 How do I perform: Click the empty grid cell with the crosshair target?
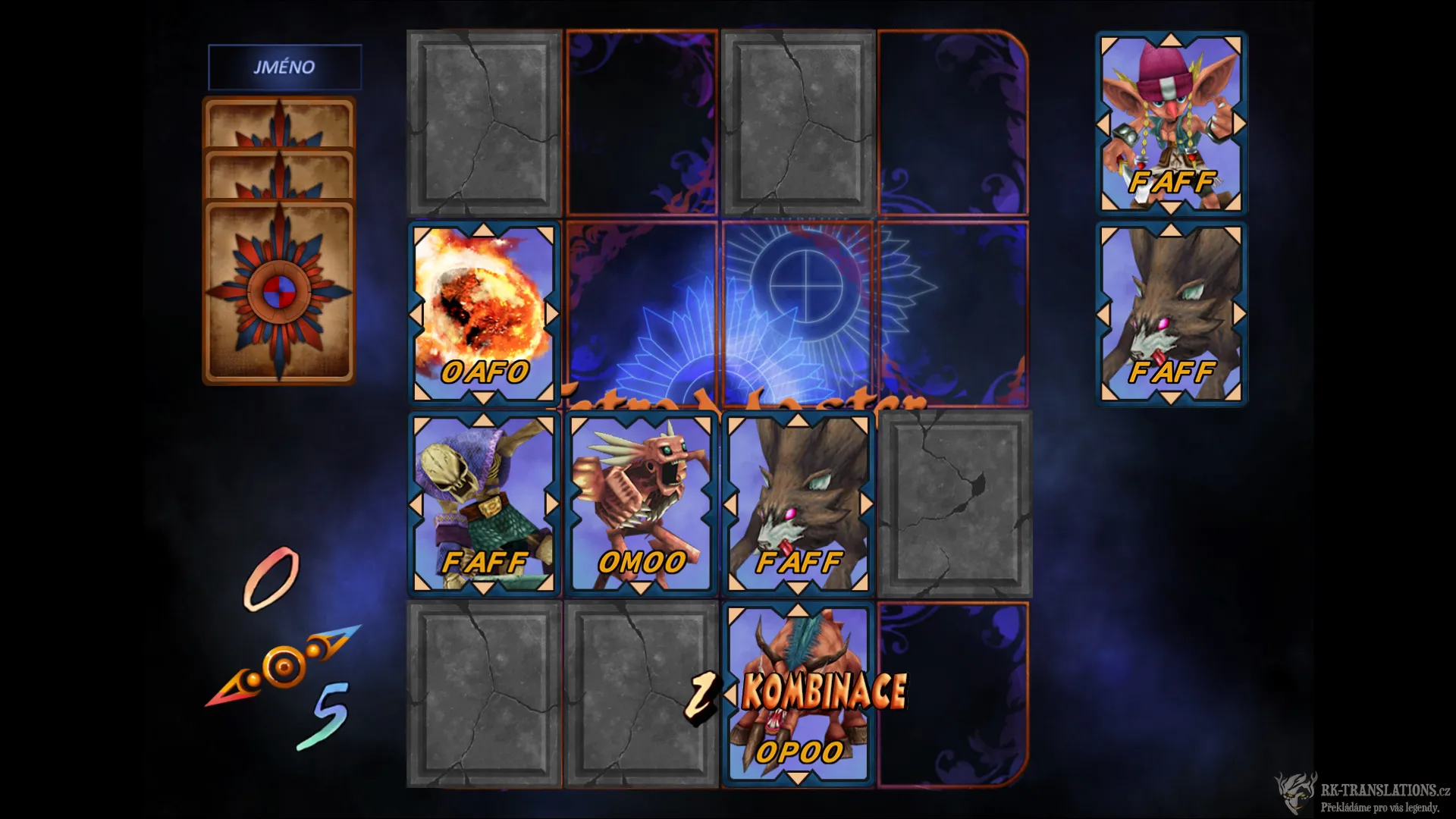pos(799,311)
